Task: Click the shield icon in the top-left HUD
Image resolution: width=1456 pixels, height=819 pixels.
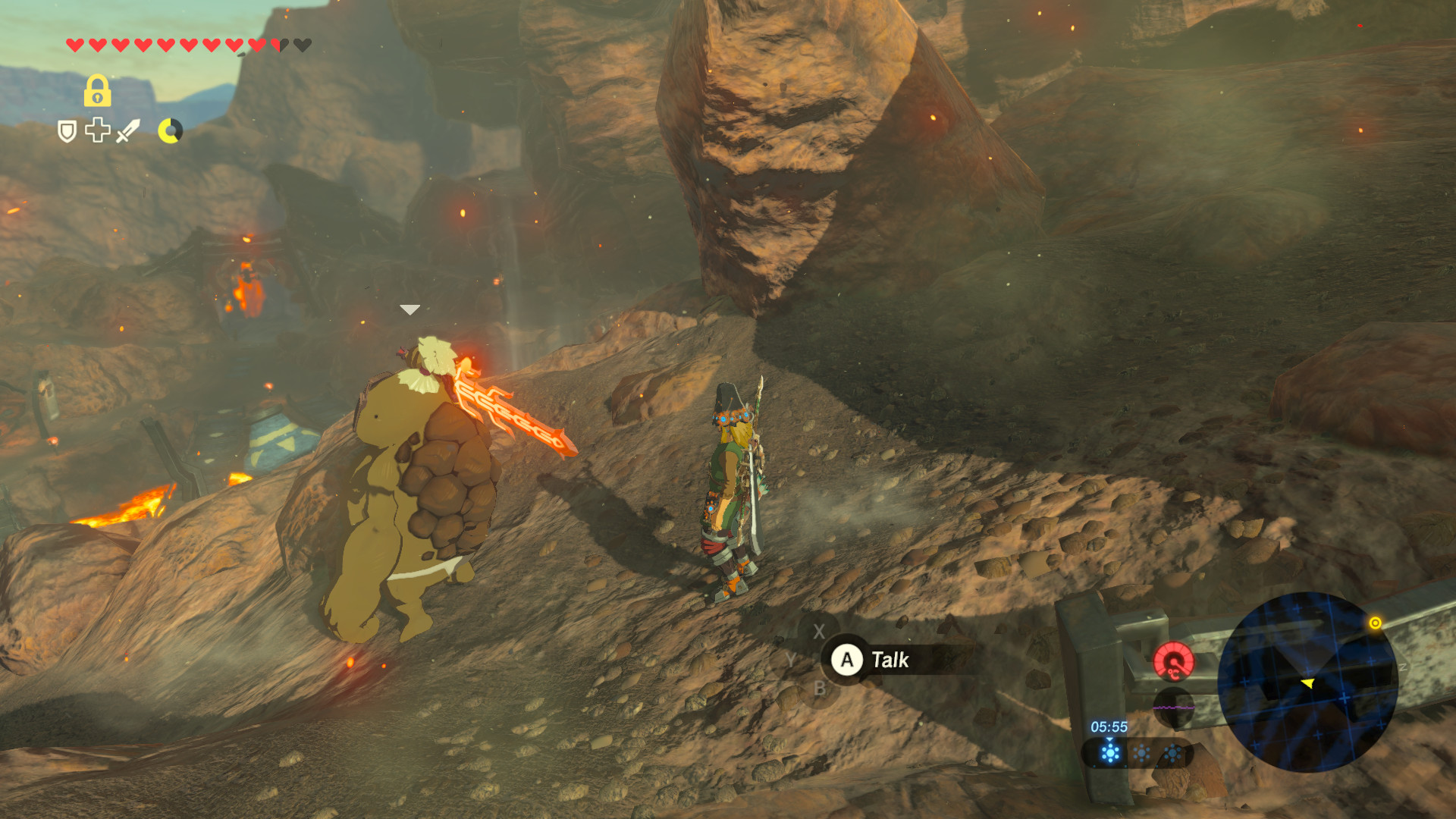Action: (x=67, y=132)
